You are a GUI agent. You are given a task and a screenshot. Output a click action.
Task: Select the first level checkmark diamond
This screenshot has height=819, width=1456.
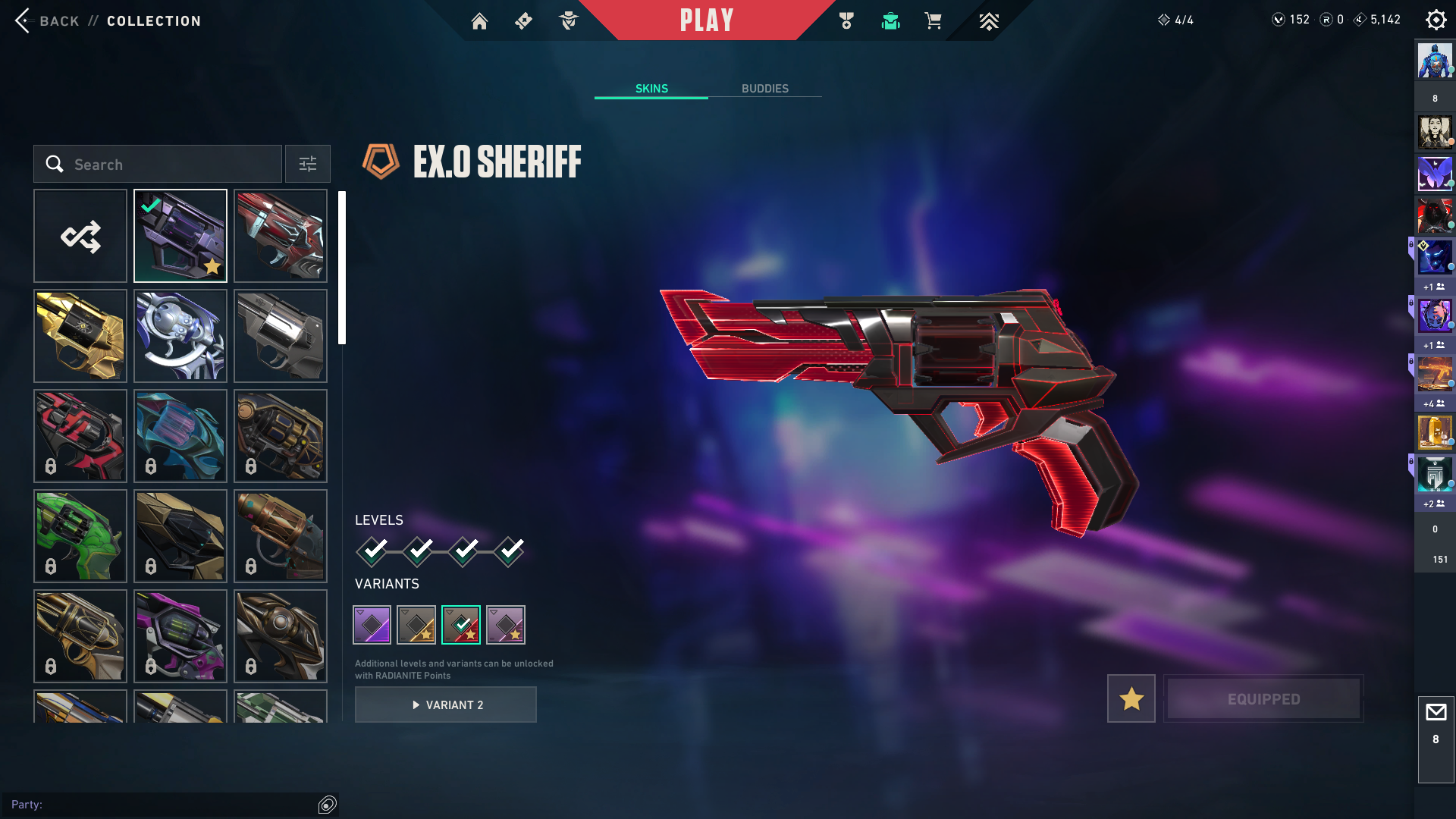click(372, 551)
